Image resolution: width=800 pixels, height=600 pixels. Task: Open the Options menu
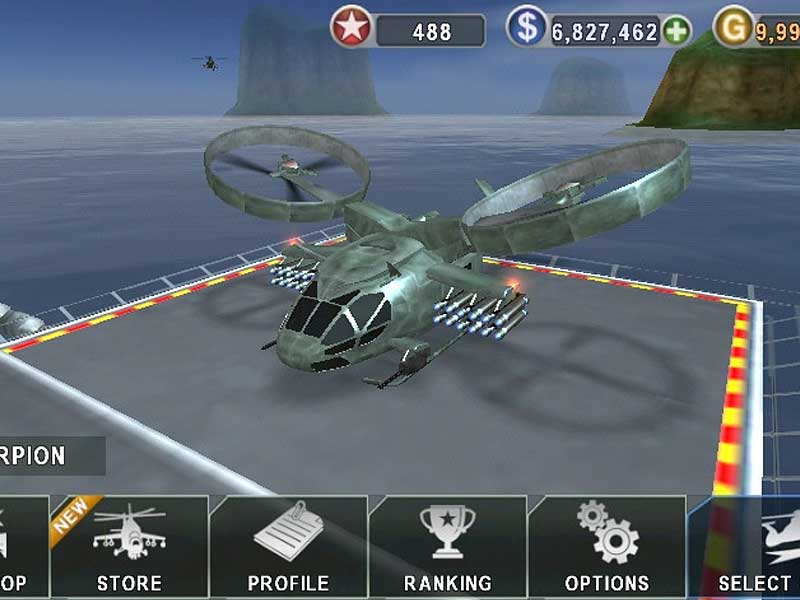[x=607, y=547]
